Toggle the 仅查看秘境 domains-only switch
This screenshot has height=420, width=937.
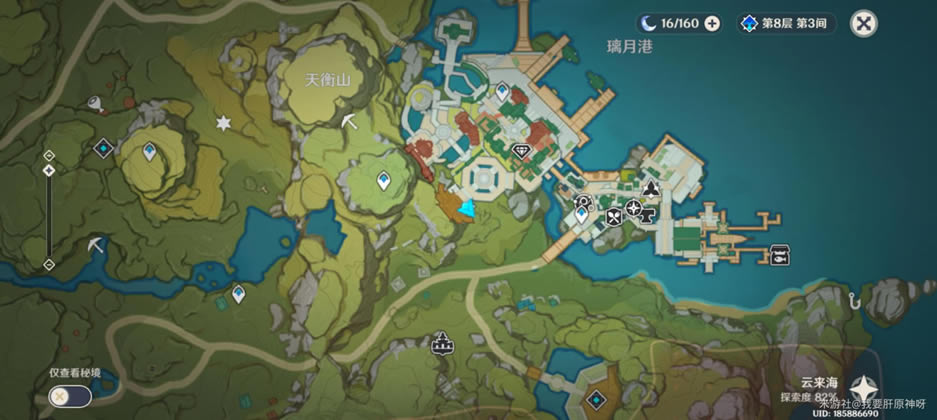[x=69, y=396]
